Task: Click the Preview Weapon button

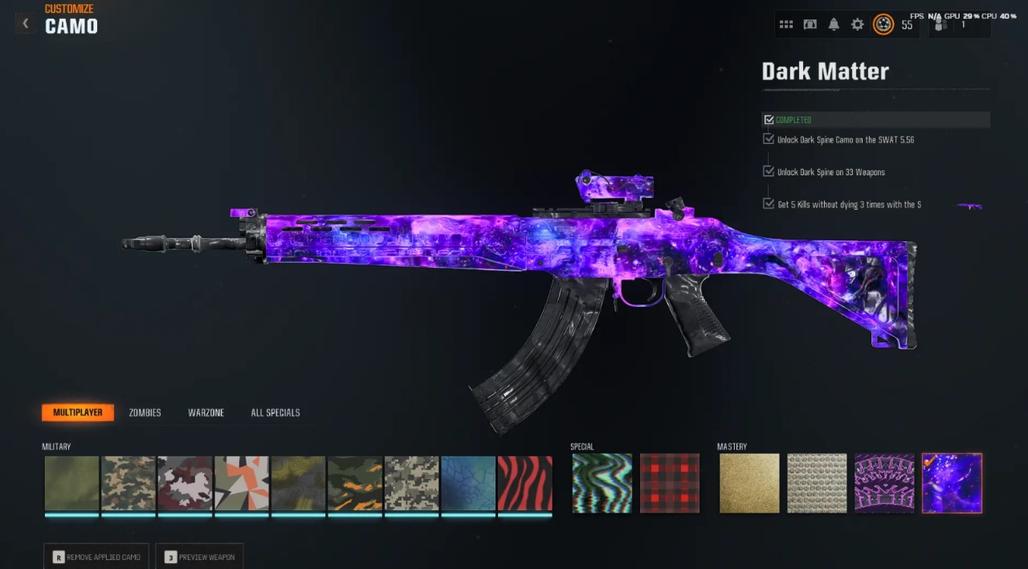Action: 199,556
